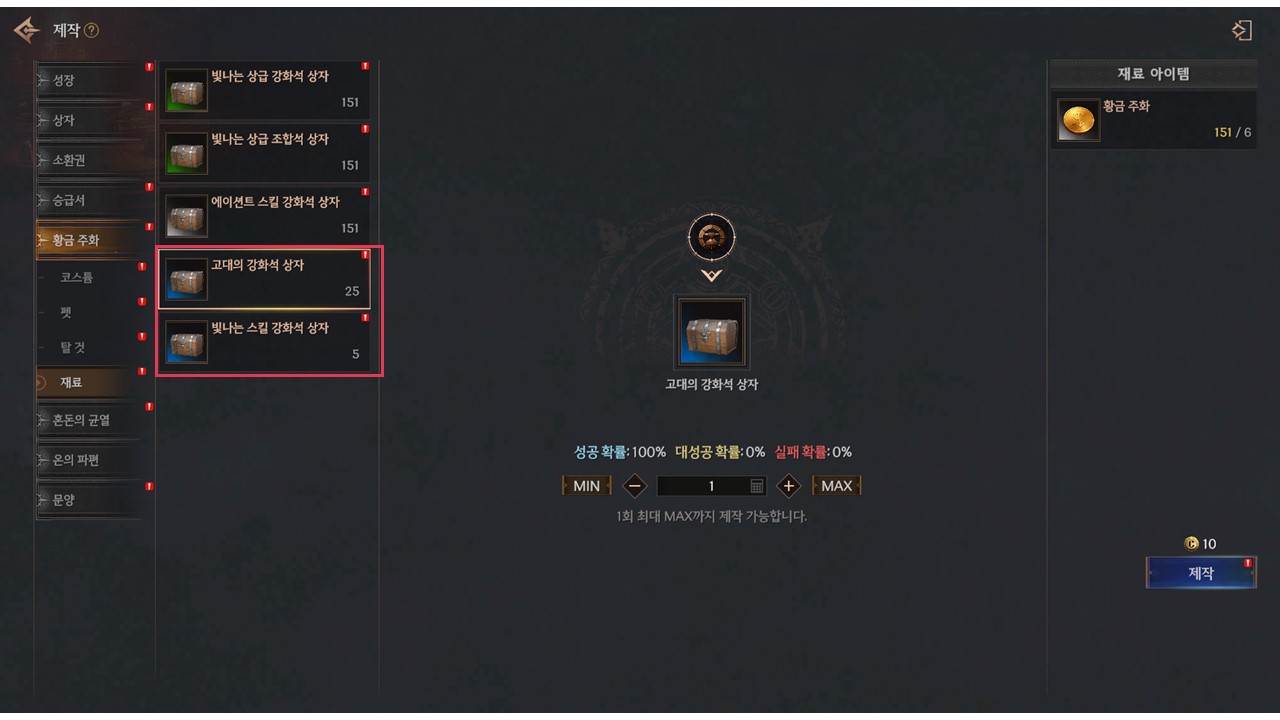Viewport: 1280px width, 720px height.
Task: Select 빛나는 상급 조합석 상자 recipe
Action: tap(265, 153)
